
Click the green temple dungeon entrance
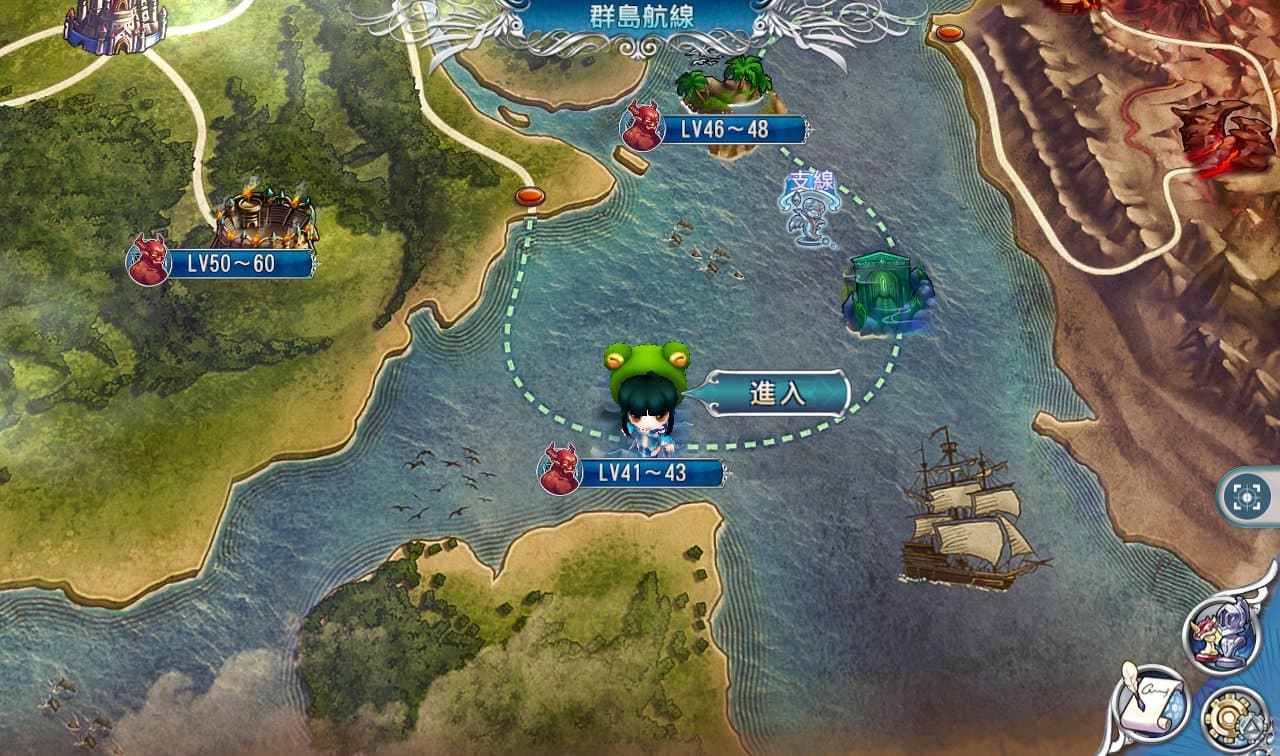click(x=884, y=287)
